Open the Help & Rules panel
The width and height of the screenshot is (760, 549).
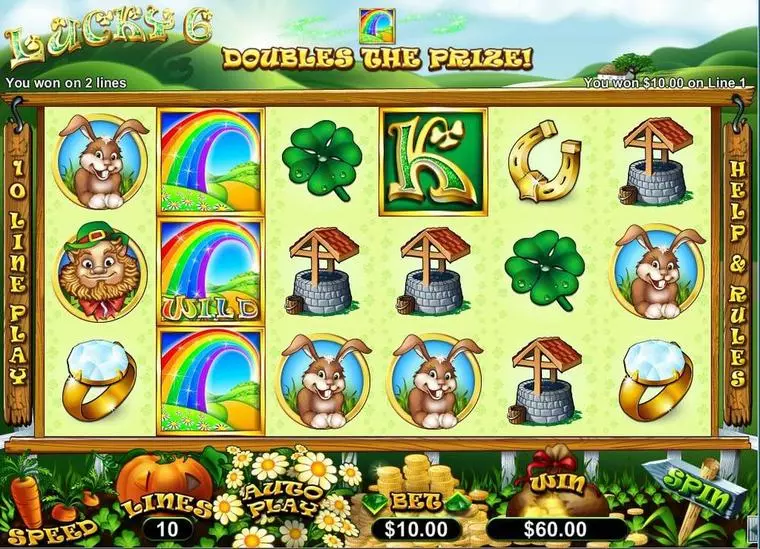click(736, 273)
